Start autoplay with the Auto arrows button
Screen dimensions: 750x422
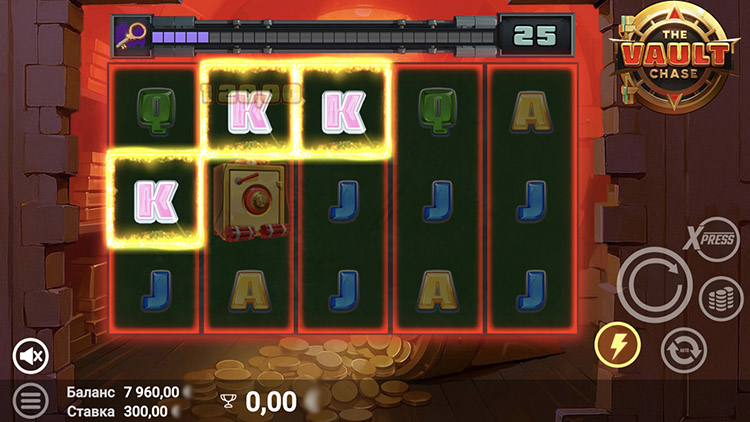pyautogui.click(x=683, y=350)
